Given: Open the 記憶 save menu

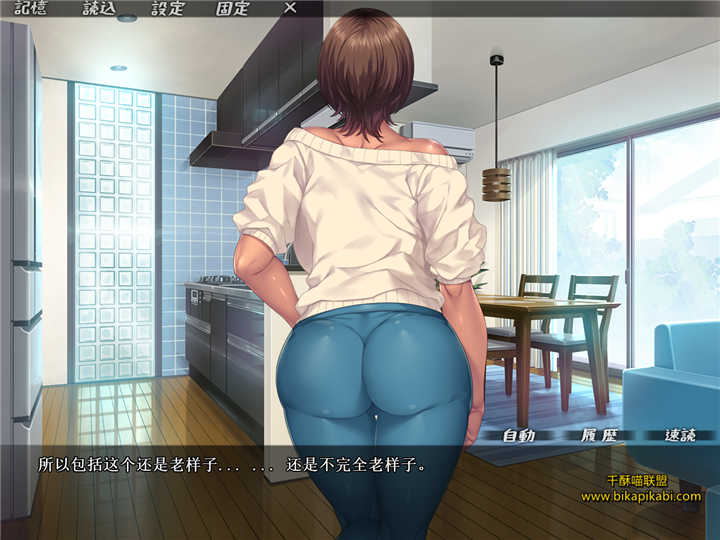Looking at the screenshot, I should [x=32, y=7].
